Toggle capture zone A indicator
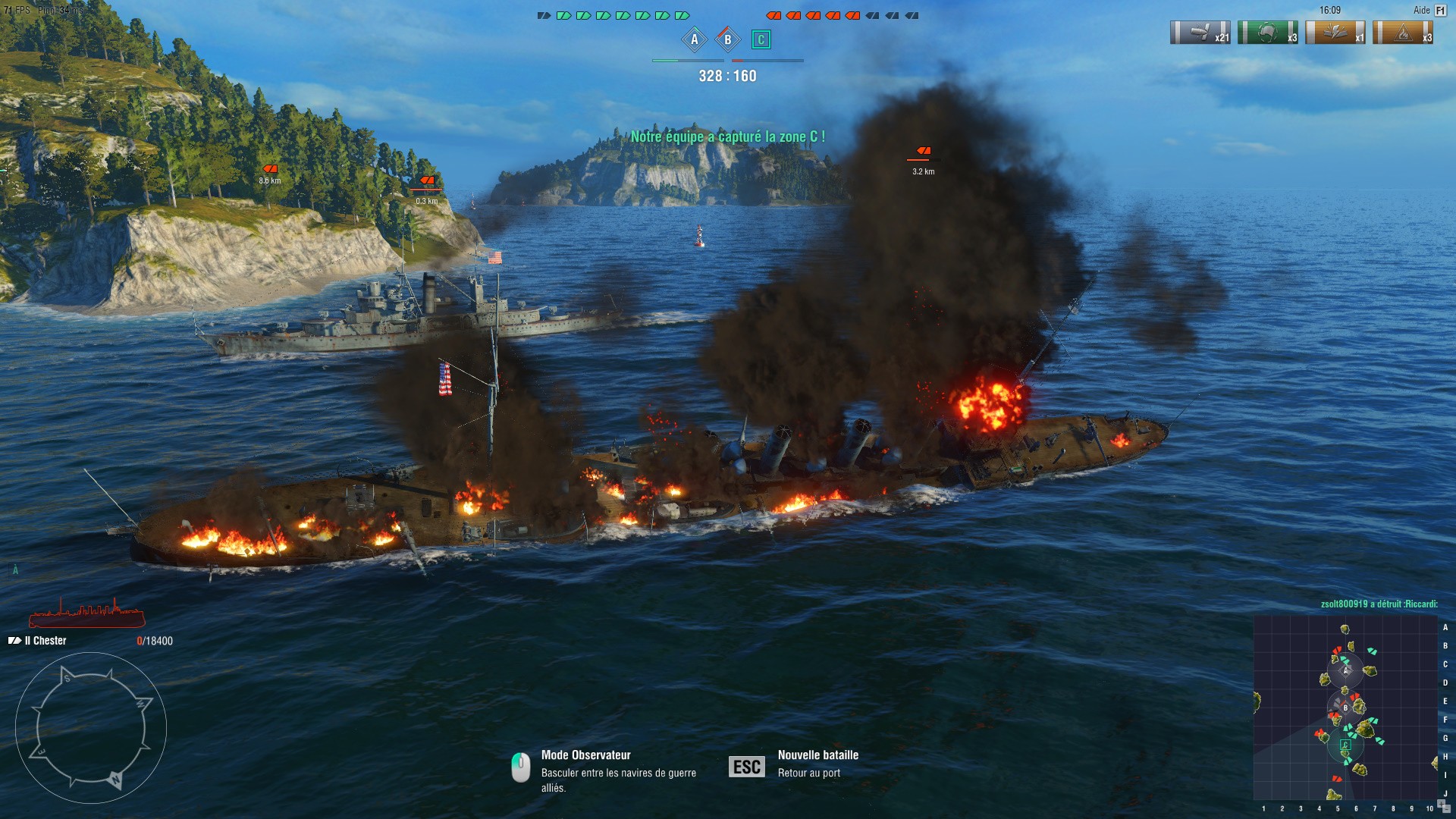The height and width of the screenshot is (819, 1456). [x=694, y=38]
